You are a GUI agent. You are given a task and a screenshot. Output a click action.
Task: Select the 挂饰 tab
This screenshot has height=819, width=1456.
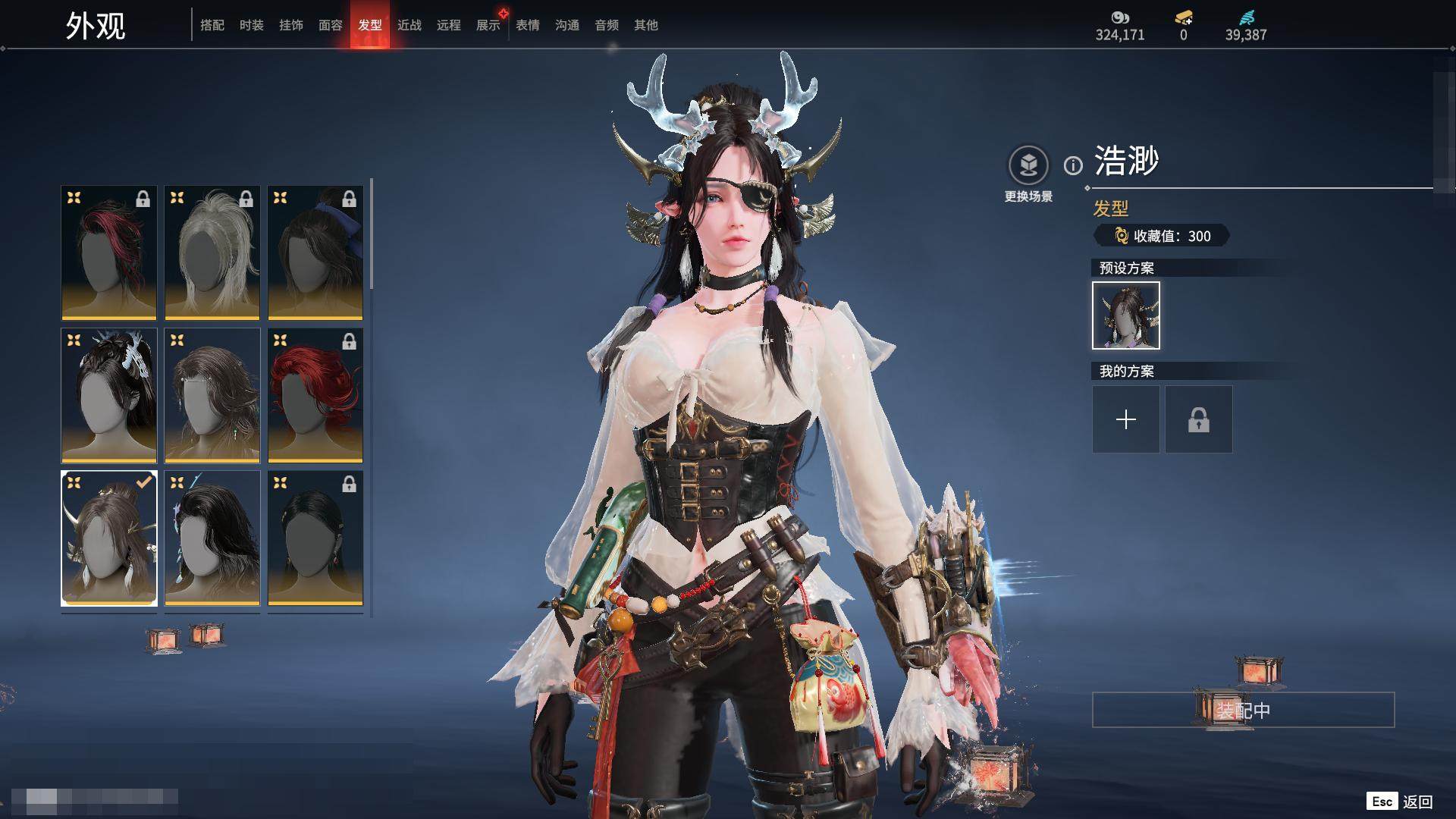pos(291,25)
